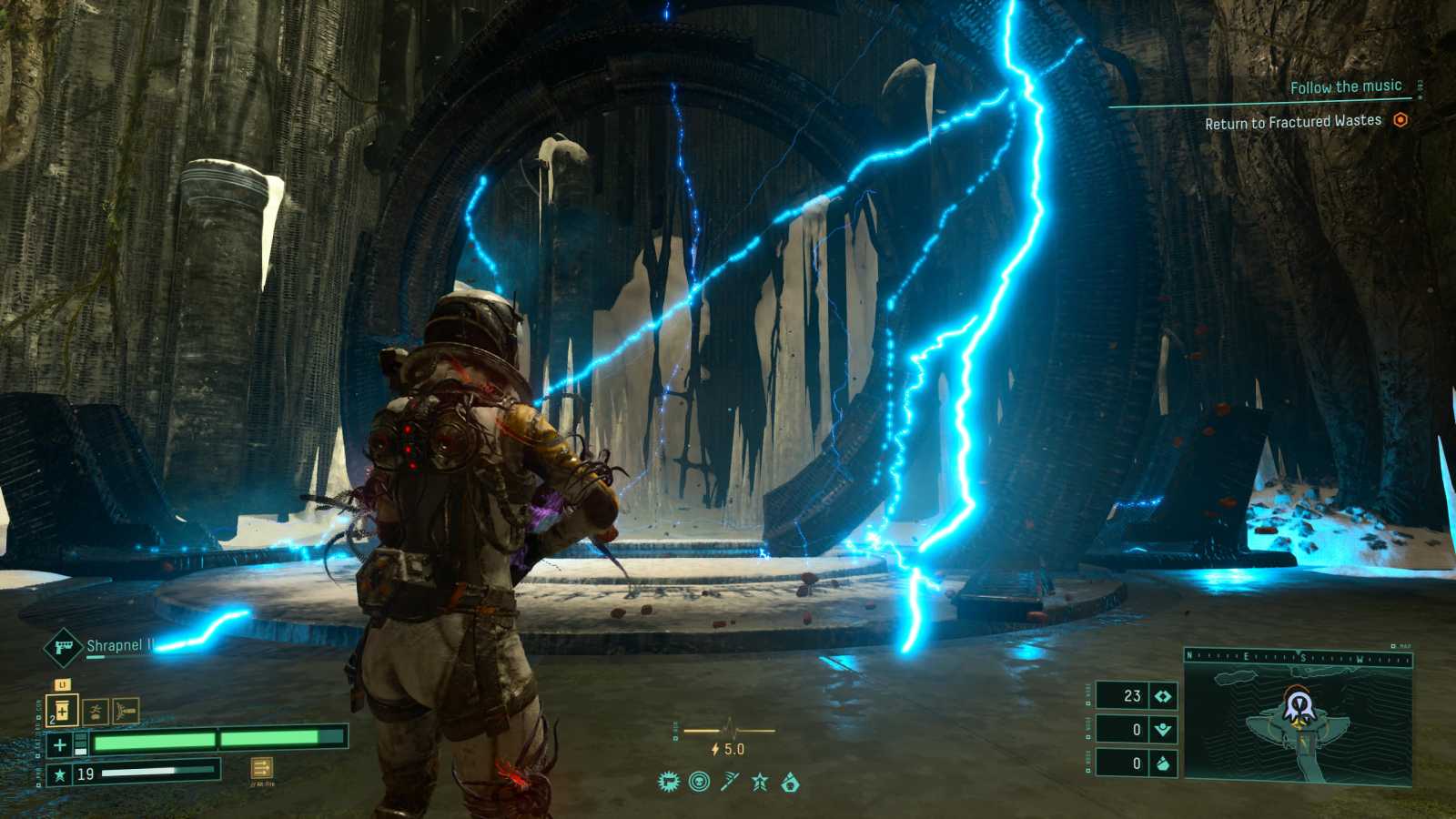Viewport: 1456px width, 819px height.
Task: Select the Shrapnel weapon diamond icon
Action: coord(63,647)
